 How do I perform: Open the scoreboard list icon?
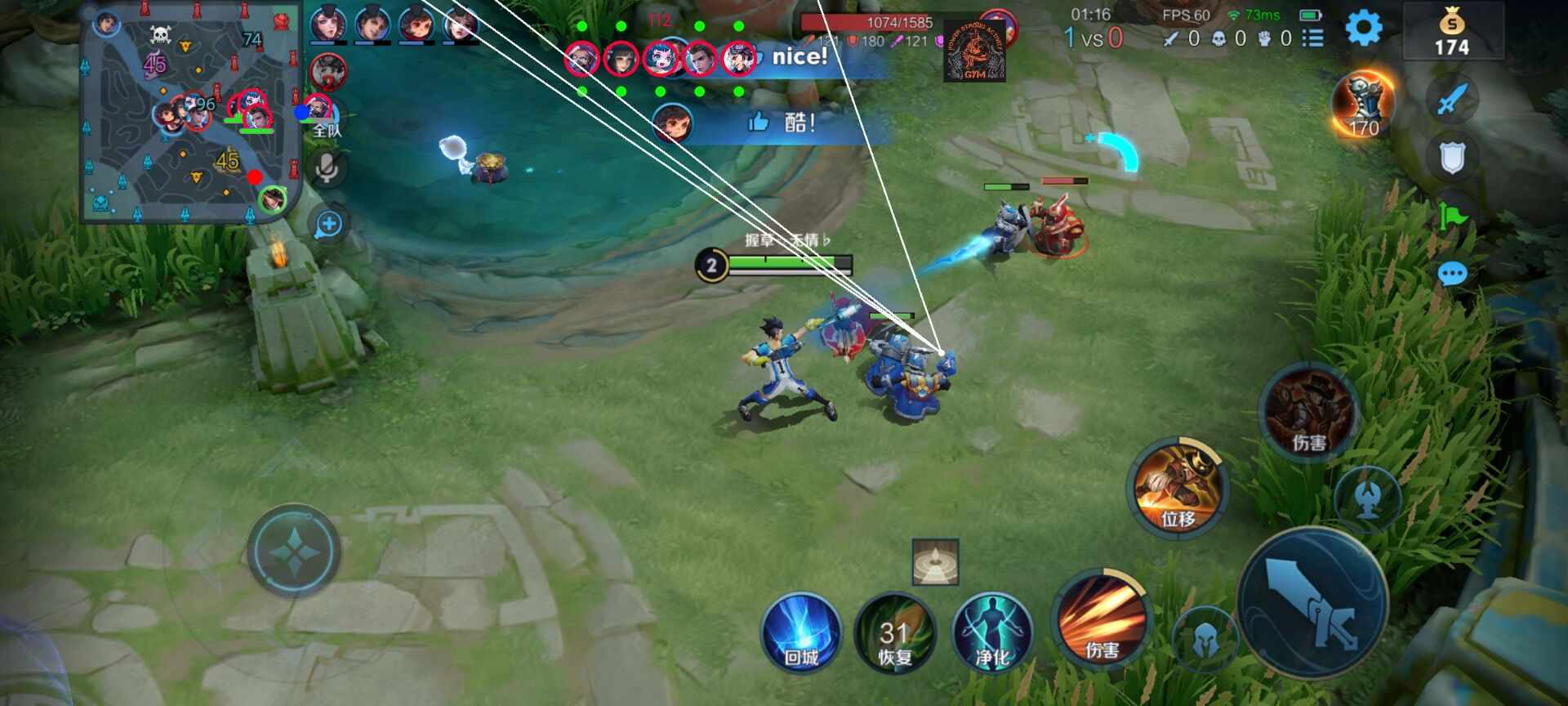1312,38
